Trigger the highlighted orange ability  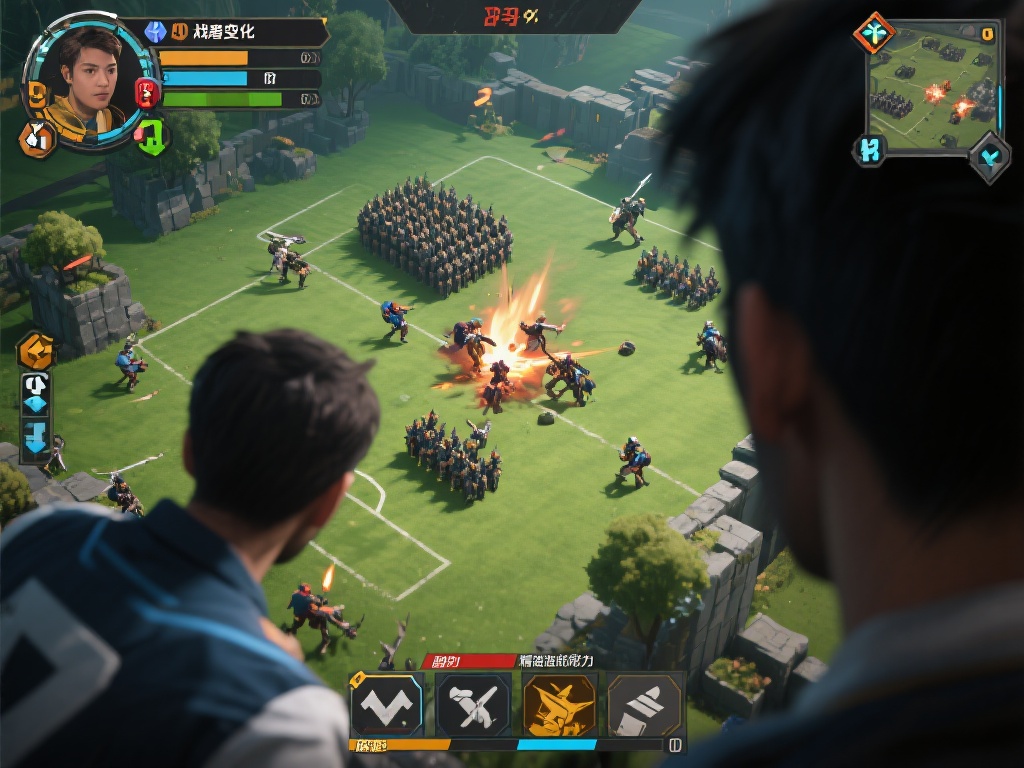[559, 705]
